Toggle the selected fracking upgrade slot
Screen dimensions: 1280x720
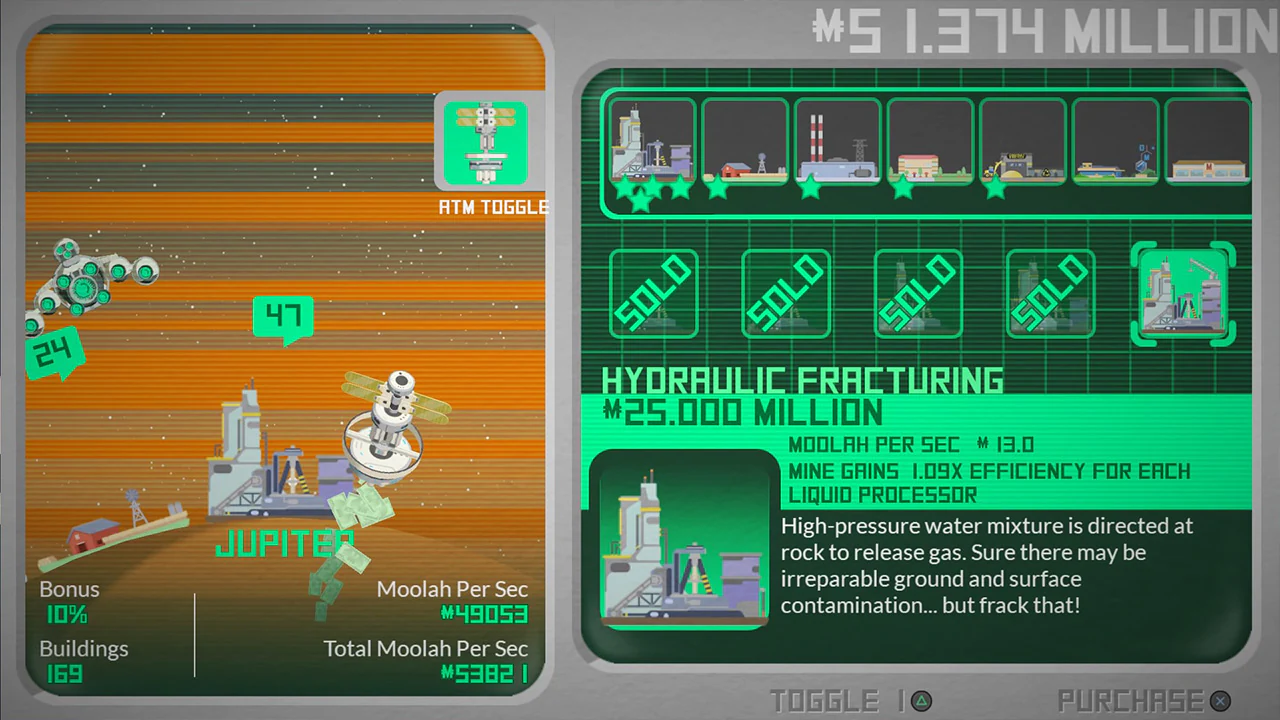[1183, 293]
